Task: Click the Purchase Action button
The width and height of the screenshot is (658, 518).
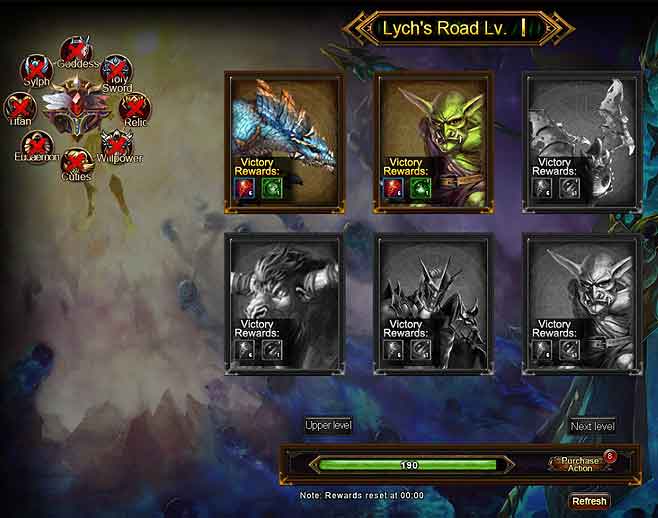Action: 580,464
